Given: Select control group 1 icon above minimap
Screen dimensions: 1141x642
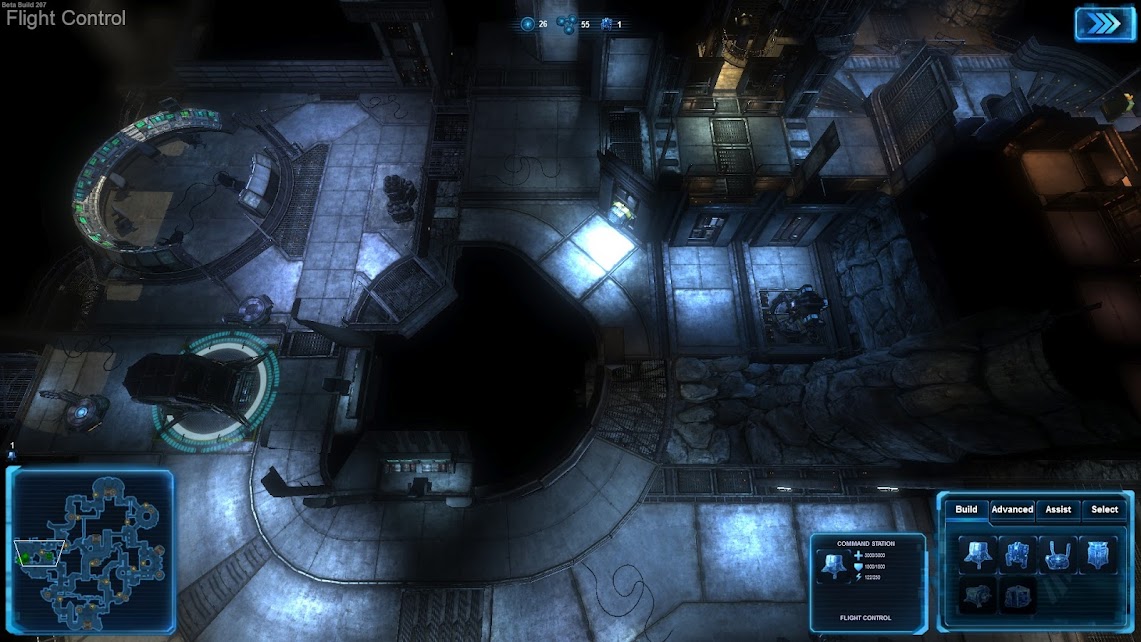Looking at the screenshot, I should click(x=12, y=455).
